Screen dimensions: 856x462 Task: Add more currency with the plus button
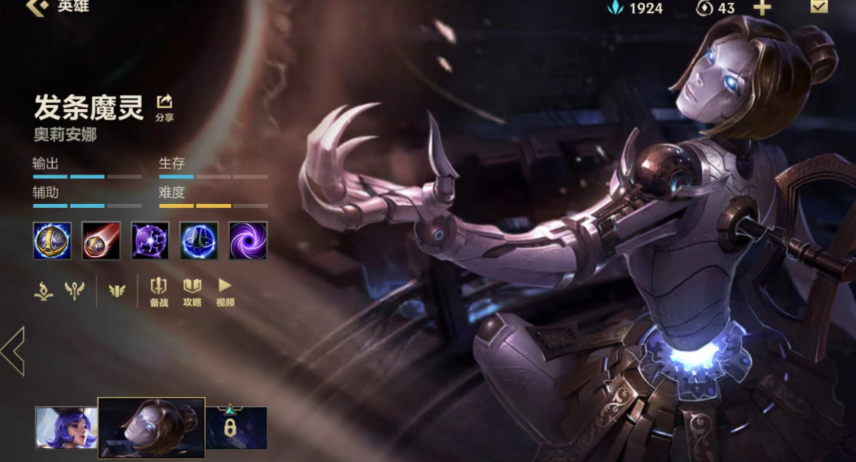coord(762,8)
